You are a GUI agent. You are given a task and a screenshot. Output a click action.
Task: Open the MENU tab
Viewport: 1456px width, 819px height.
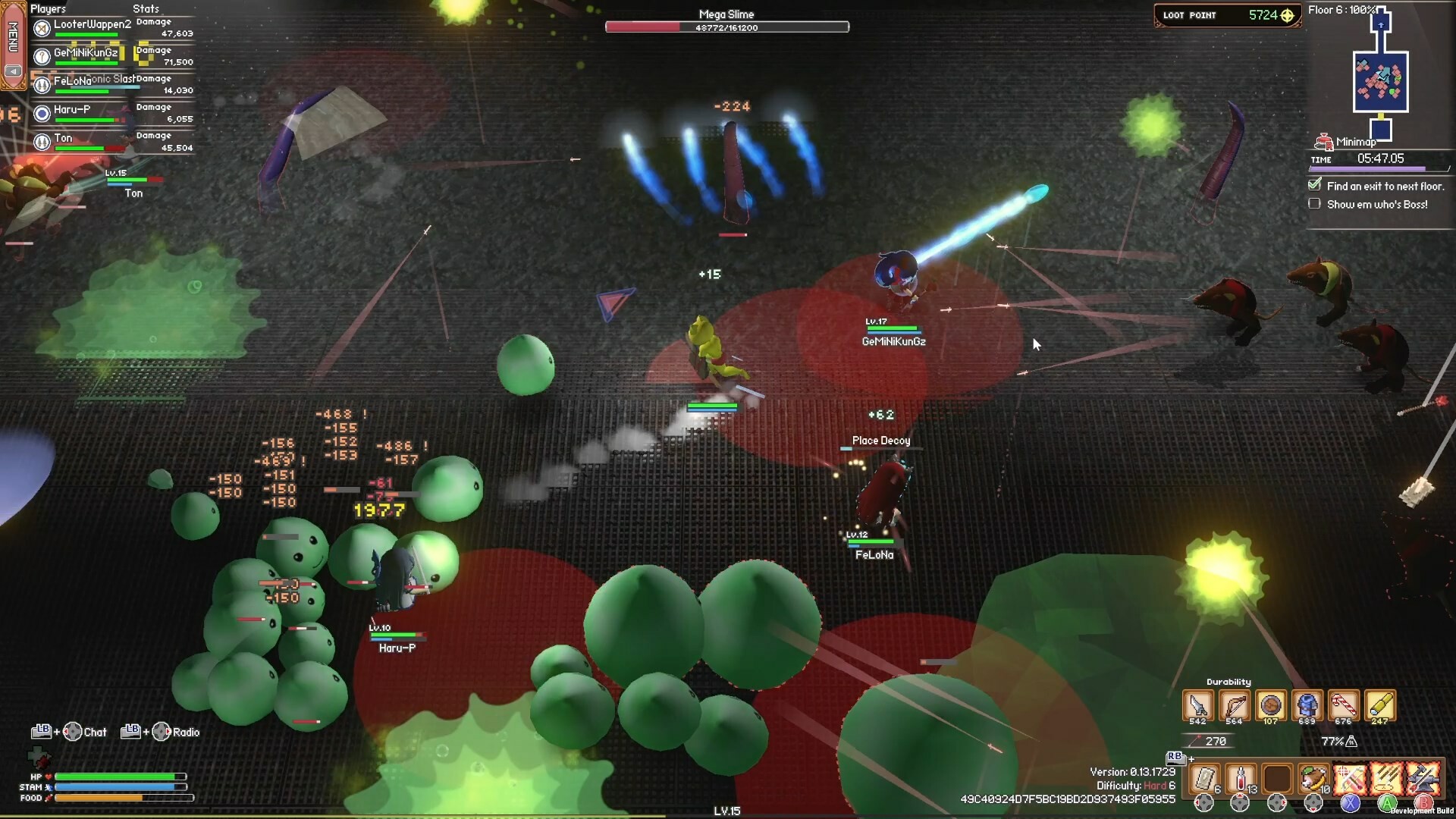(13, 36)
